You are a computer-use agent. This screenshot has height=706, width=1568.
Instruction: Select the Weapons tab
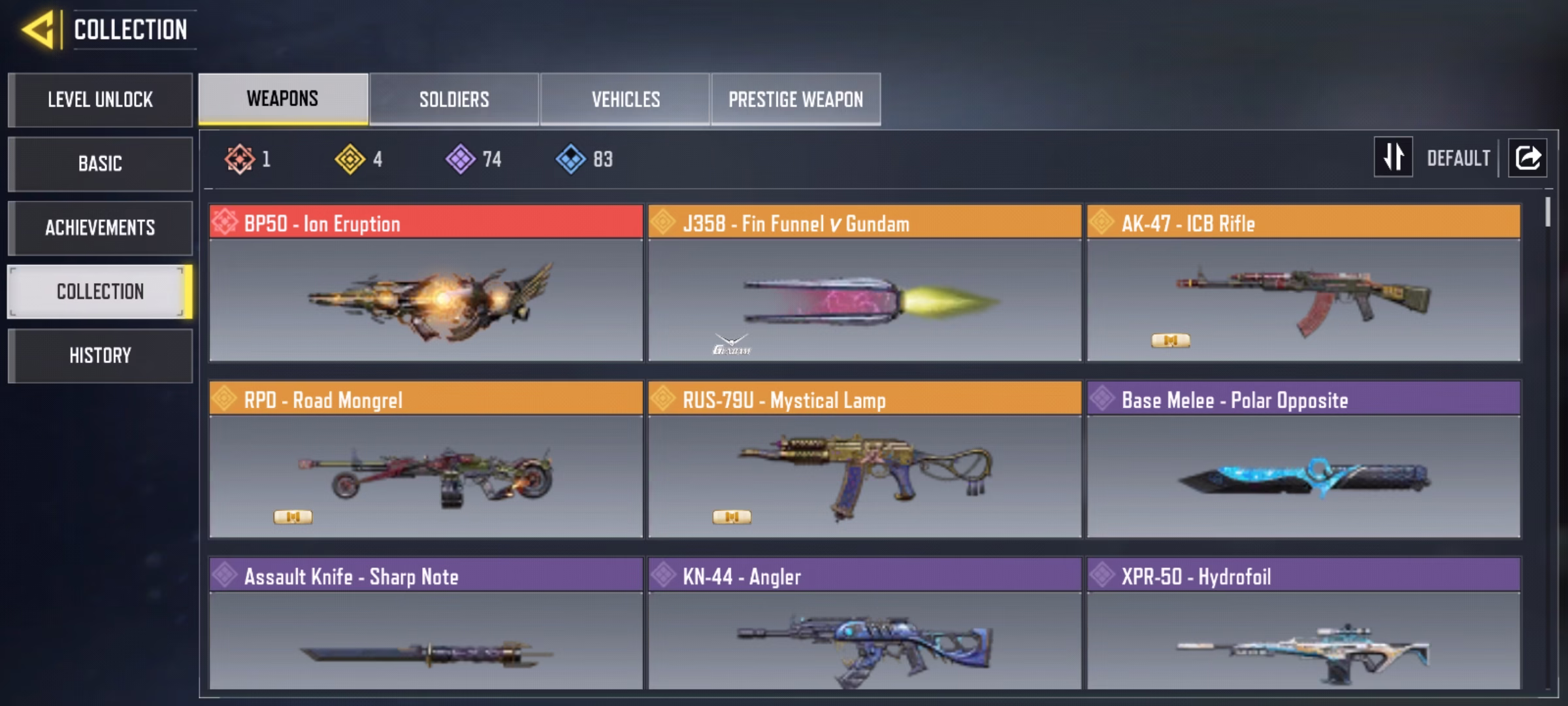pos(283,99)
